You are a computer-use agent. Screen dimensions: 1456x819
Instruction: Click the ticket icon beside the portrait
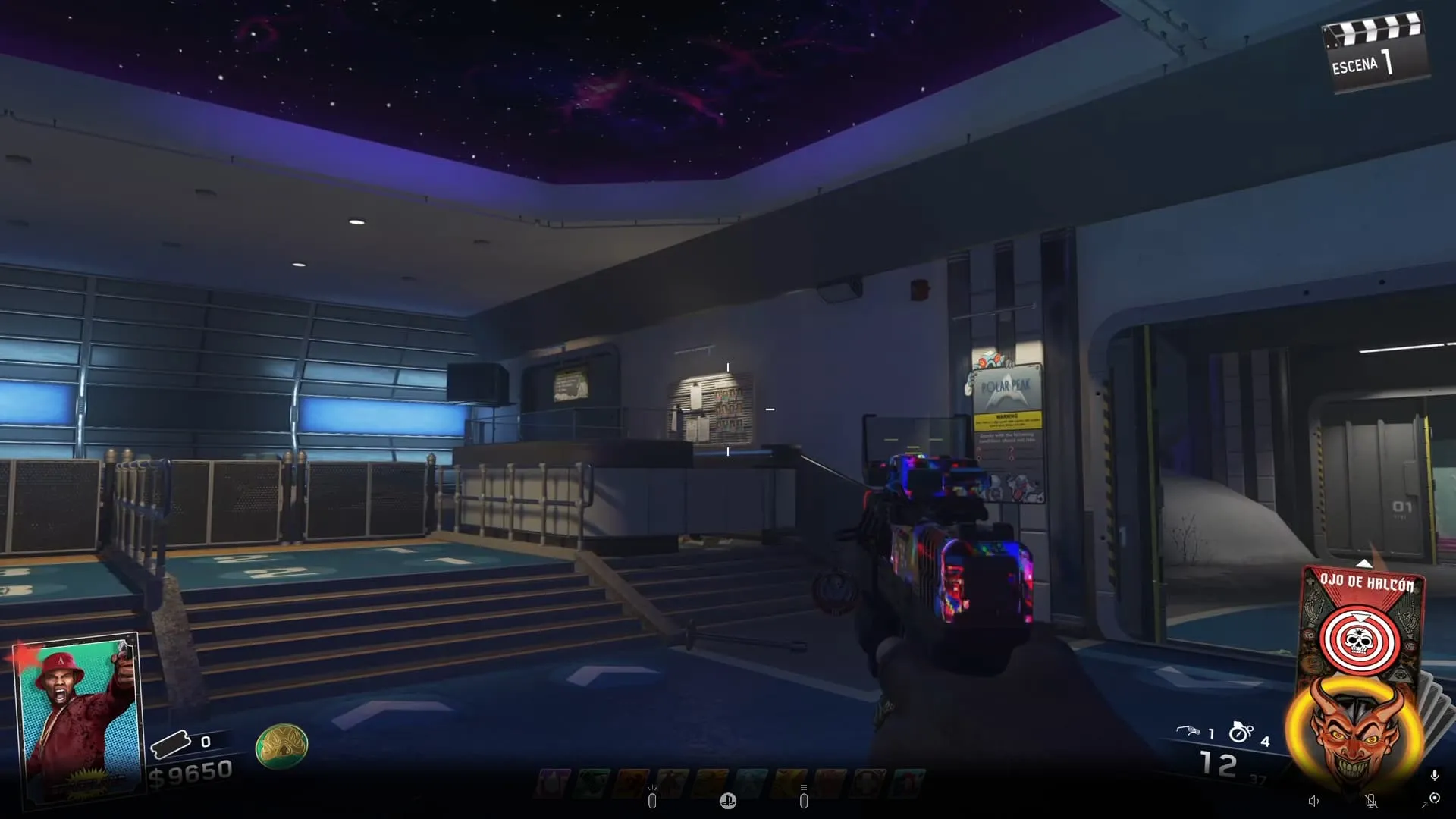171,744
